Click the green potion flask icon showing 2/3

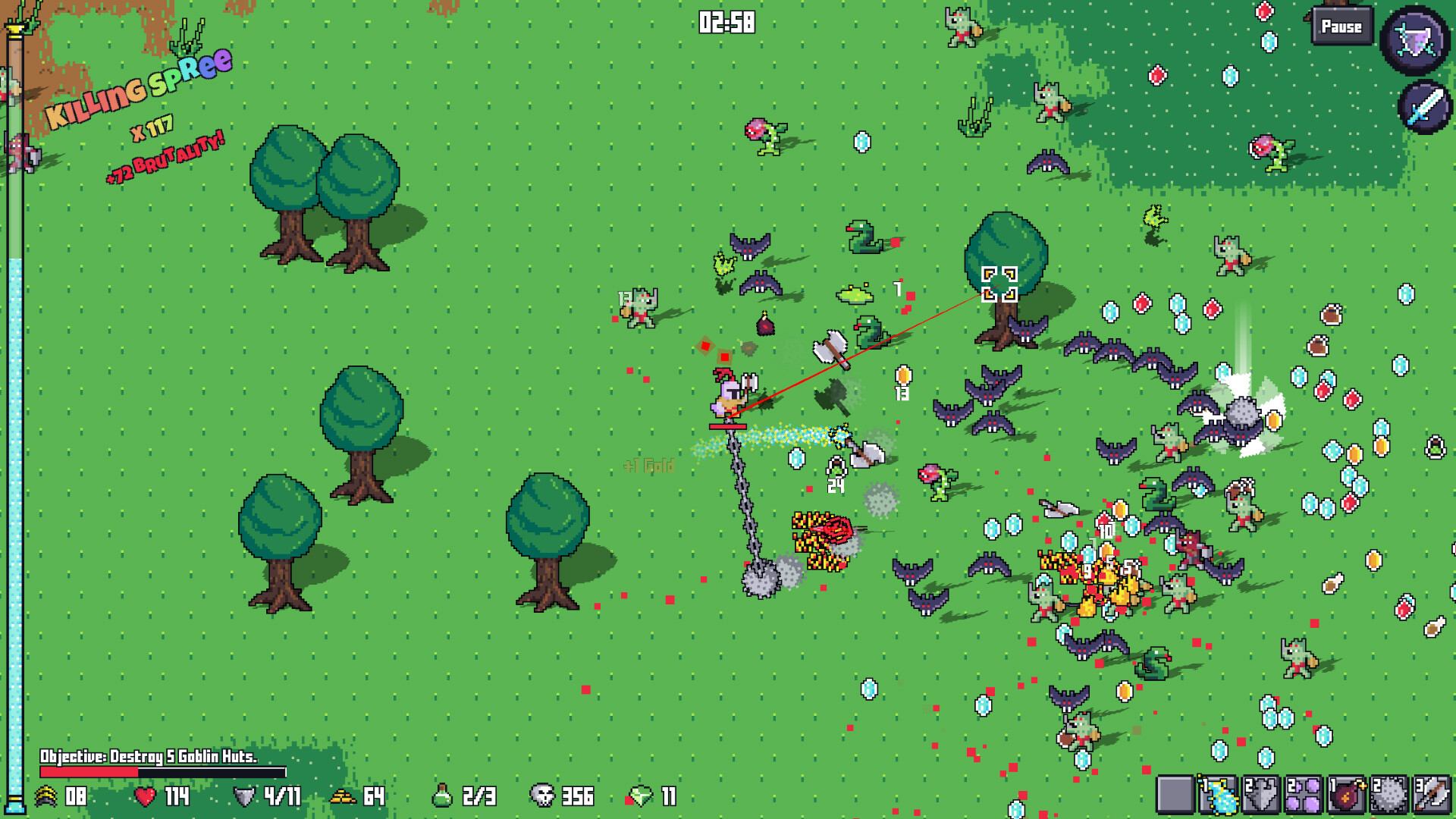point(444,796)
